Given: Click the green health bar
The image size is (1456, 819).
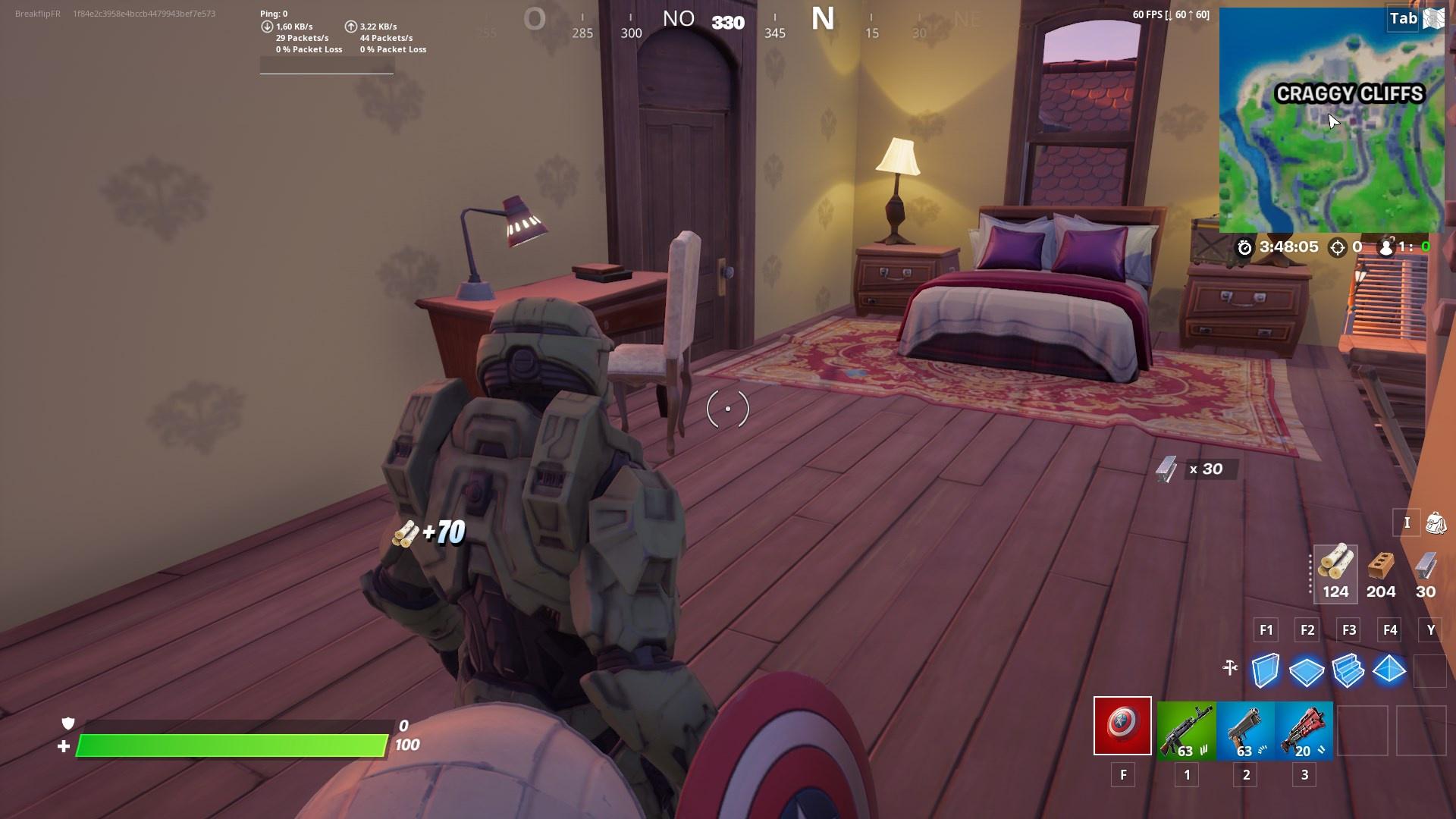Looking at the screenshot, I should 231,745.
